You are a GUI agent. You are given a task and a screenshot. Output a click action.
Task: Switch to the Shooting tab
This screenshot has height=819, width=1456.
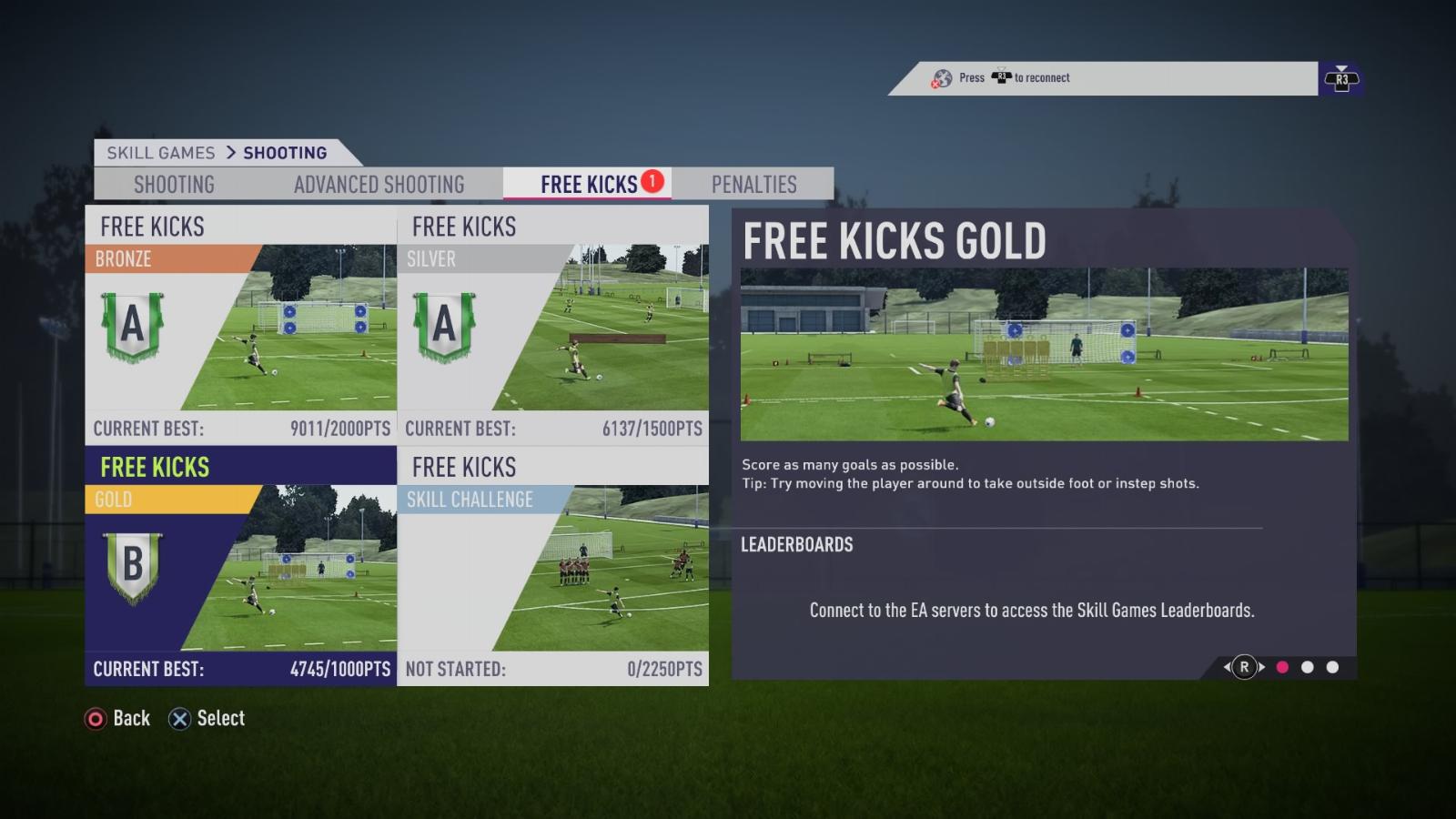point(174,184)
